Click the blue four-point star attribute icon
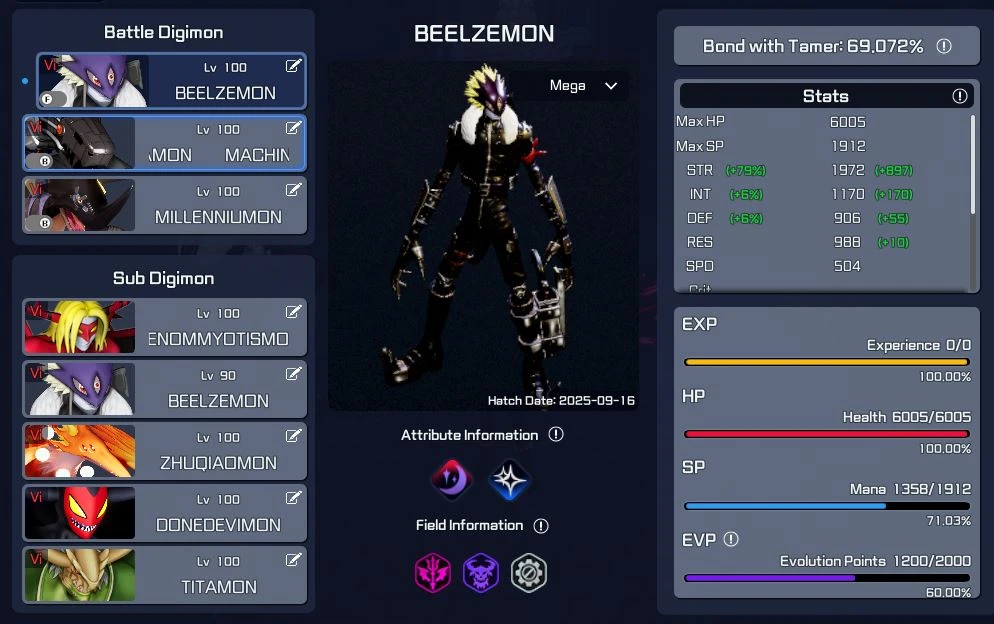994x624 pixels. (x=509, y=480)
